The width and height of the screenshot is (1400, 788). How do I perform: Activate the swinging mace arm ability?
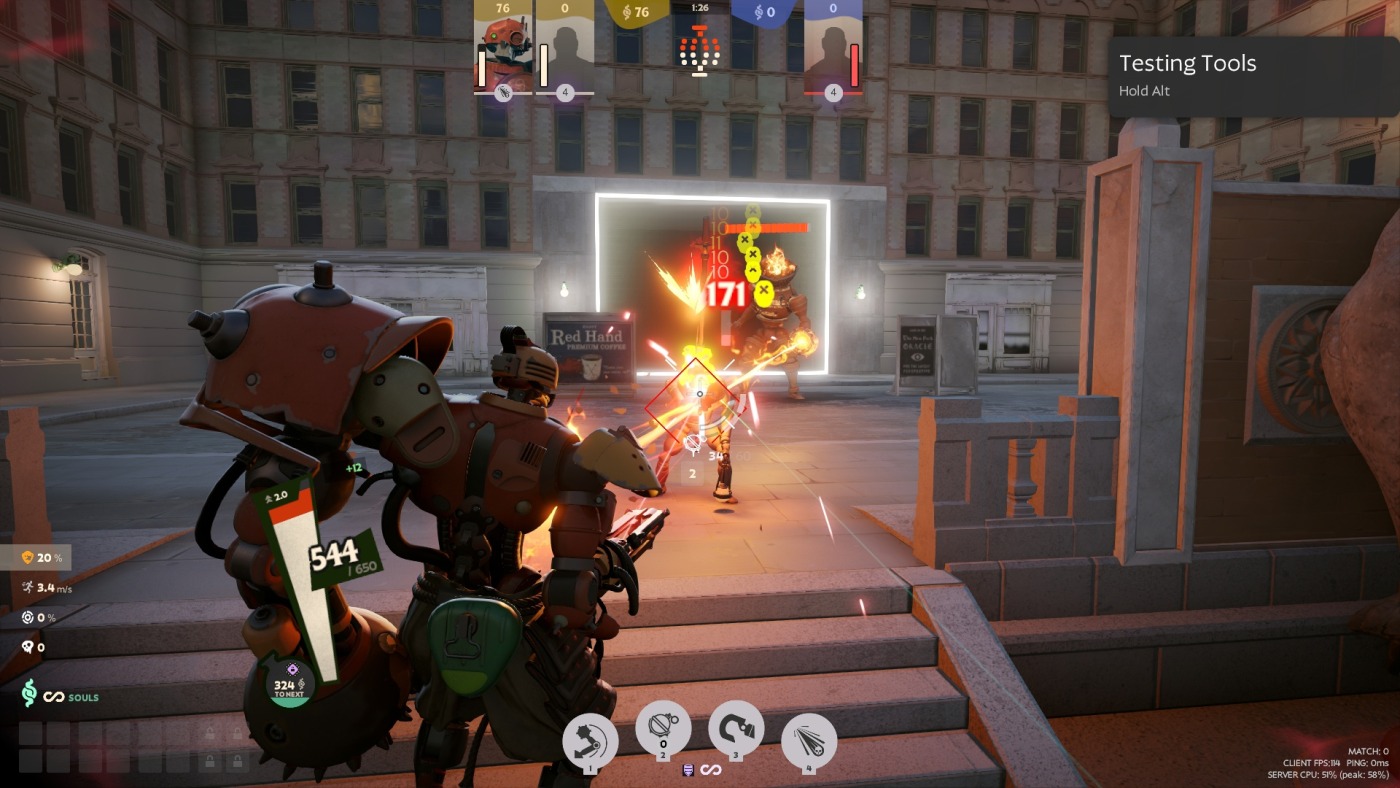590,741
